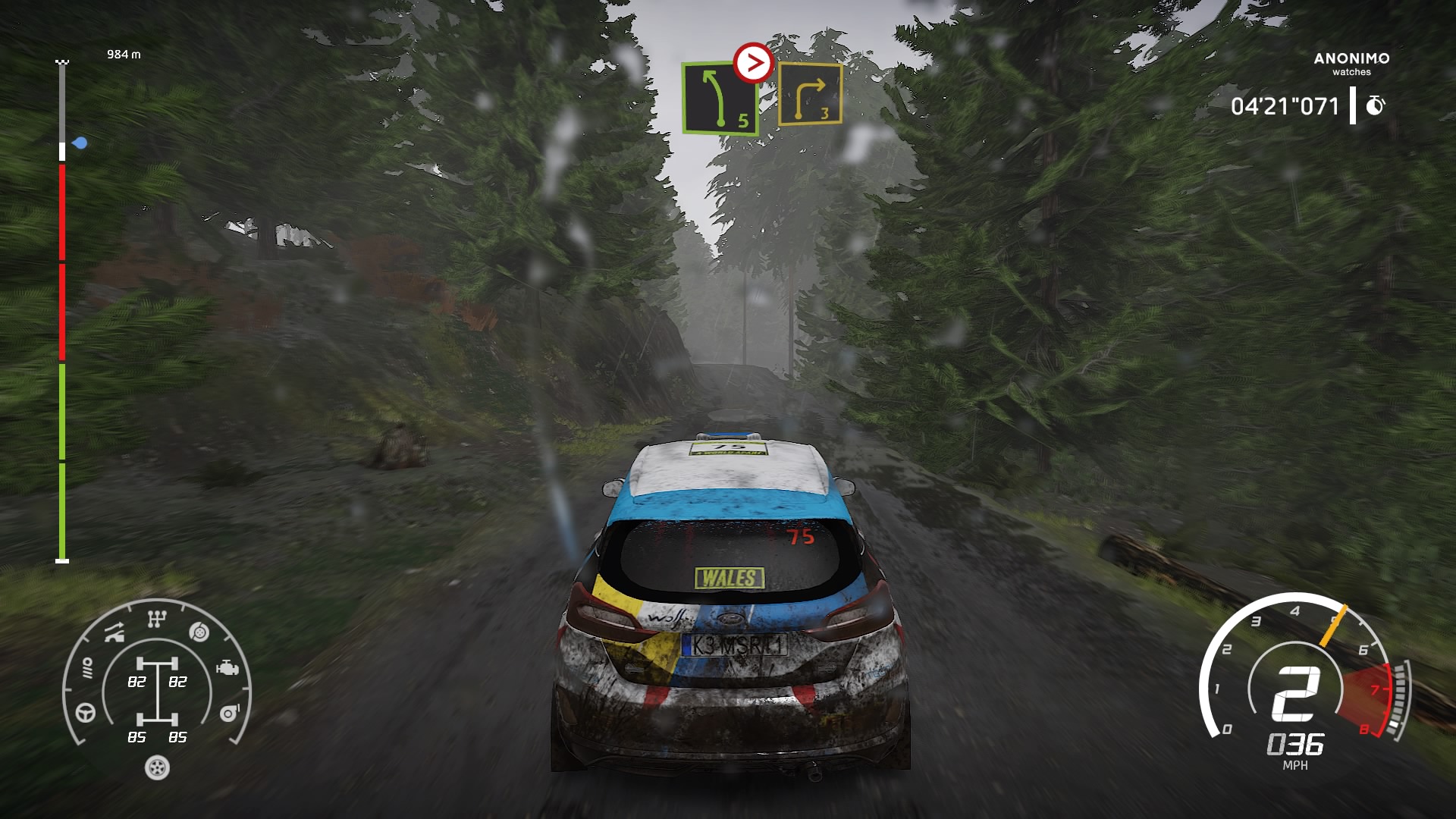This screenshot has height=819, width=1456.
Task: Click the gearbox damage icon
Action: (x=156, y=620)
